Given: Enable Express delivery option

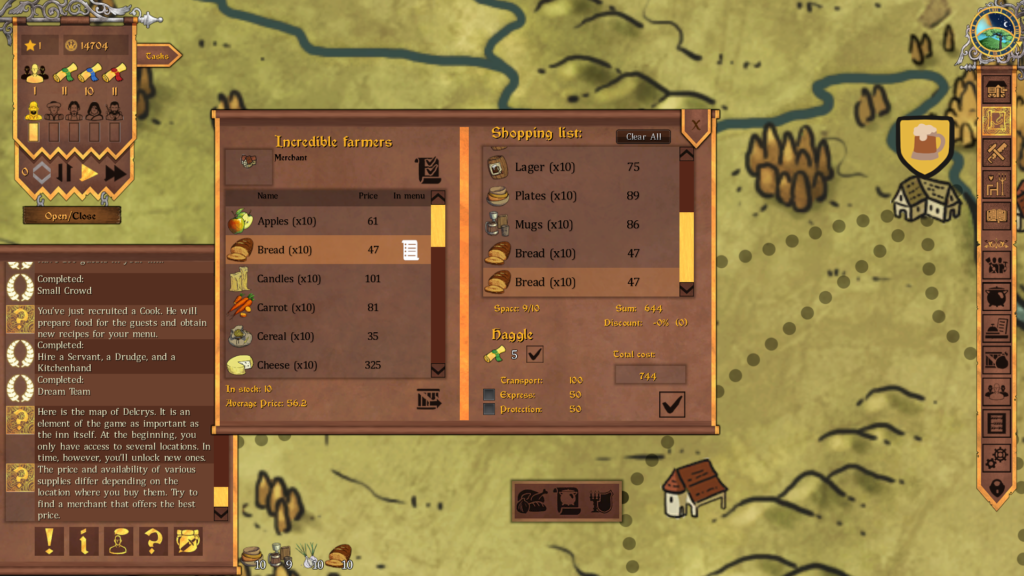Looking at the screenshot, I should click(489, 395).
